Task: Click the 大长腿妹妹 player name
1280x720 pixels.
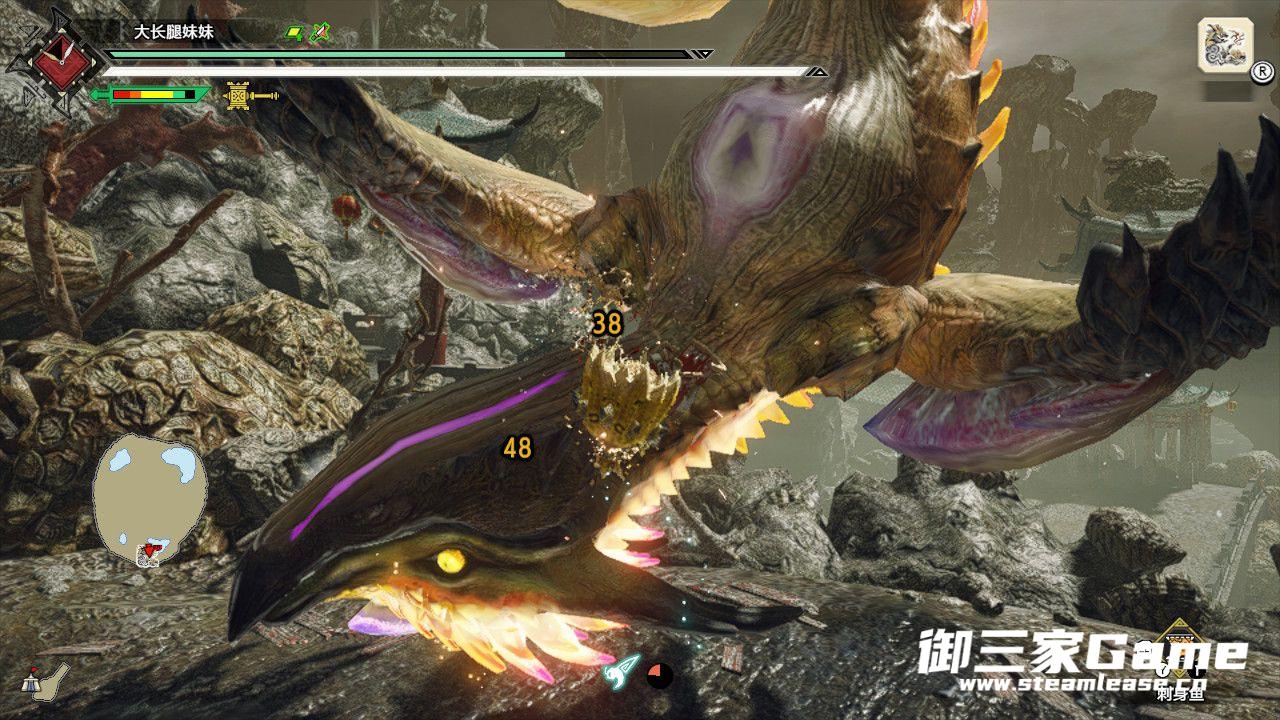Action: click(x=175, y=32)
